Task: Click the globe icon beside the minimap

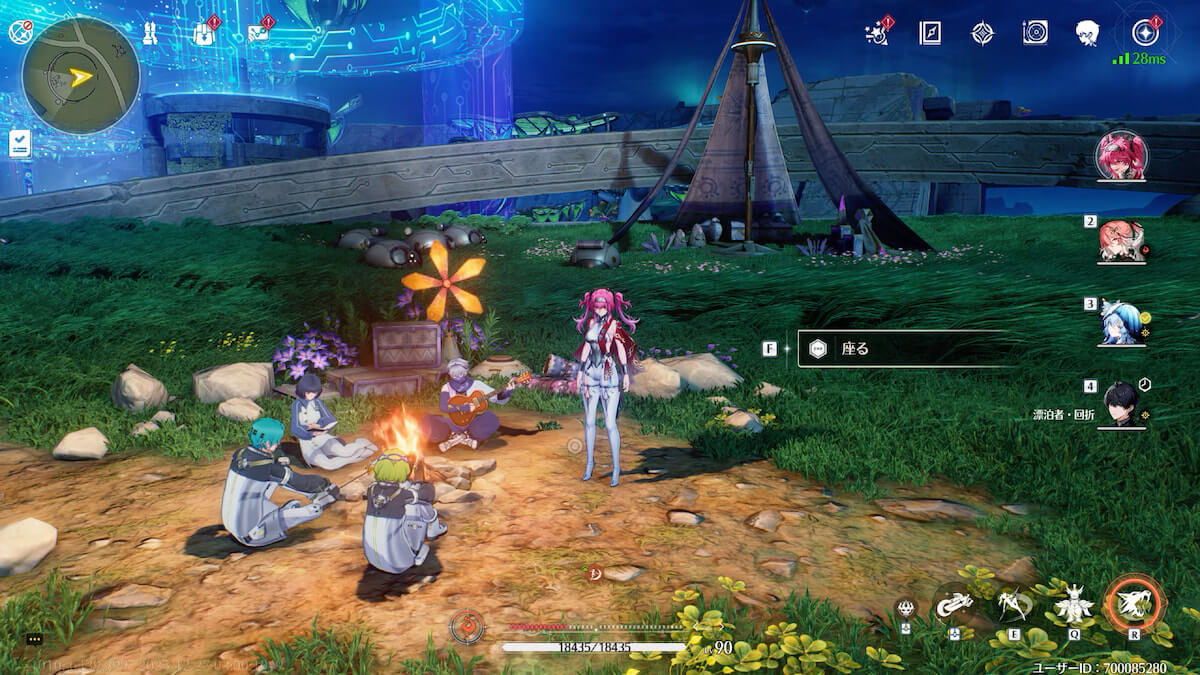Action: pyautogui.click(x=20, y=31)
